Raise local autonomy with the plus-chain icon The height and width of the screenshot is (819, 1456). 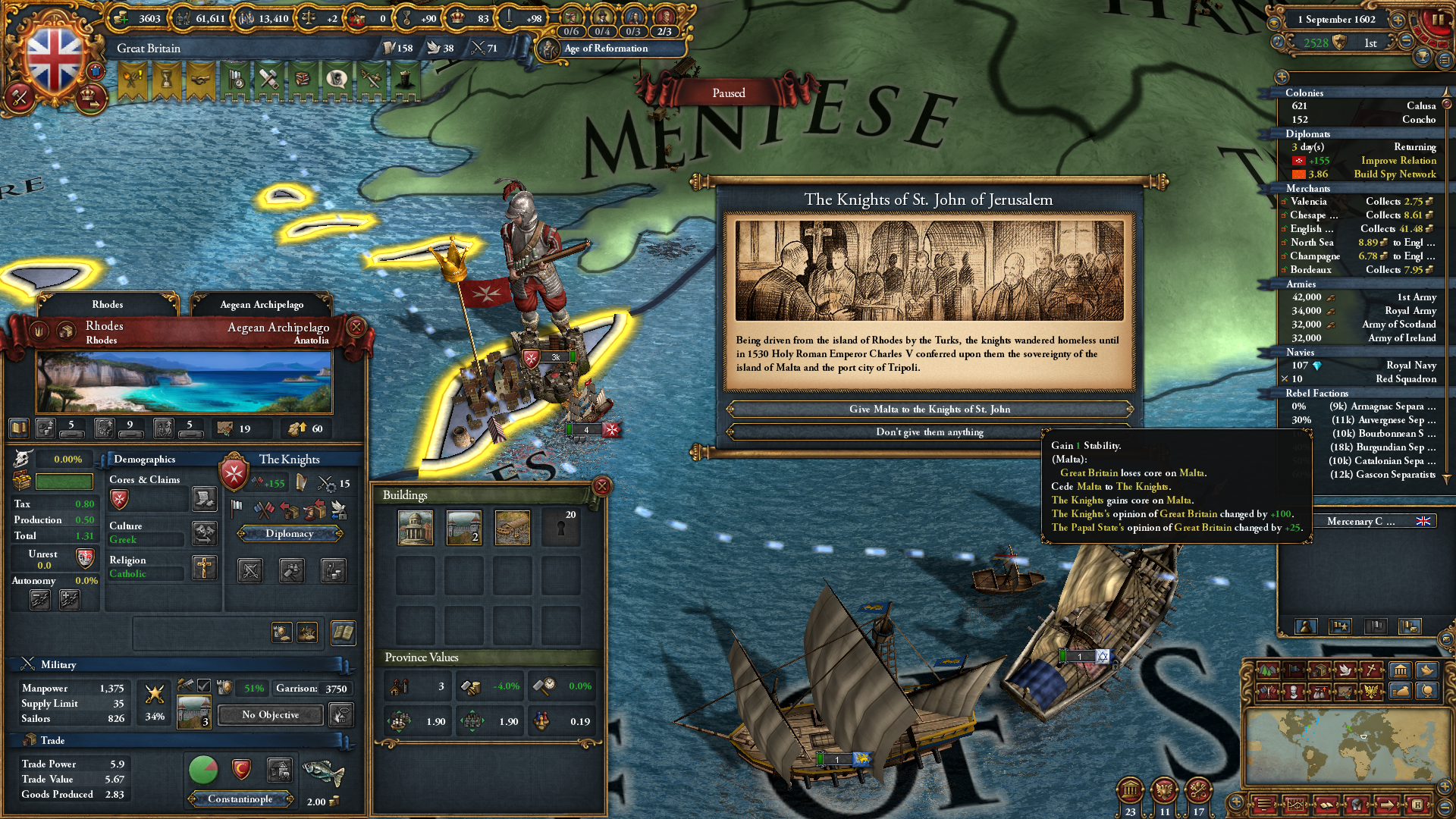68,598
